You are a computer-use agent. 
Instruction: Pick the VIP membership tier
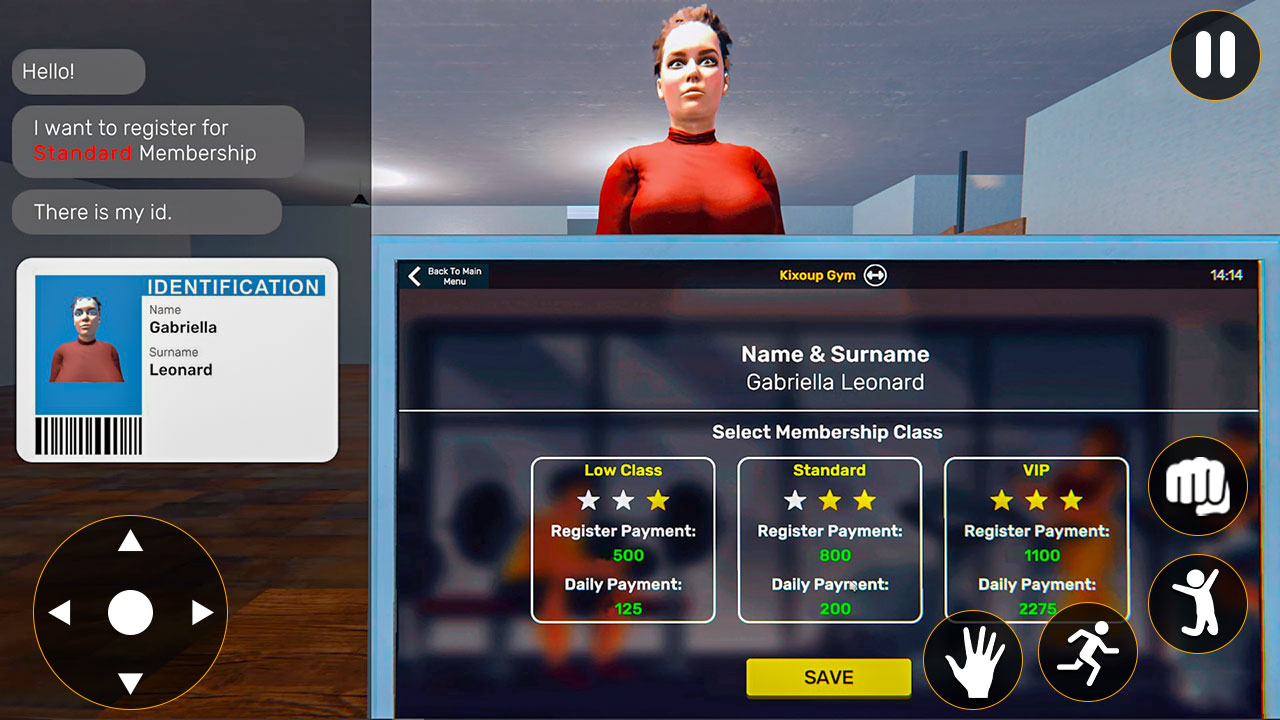(x=1036, y=540)
